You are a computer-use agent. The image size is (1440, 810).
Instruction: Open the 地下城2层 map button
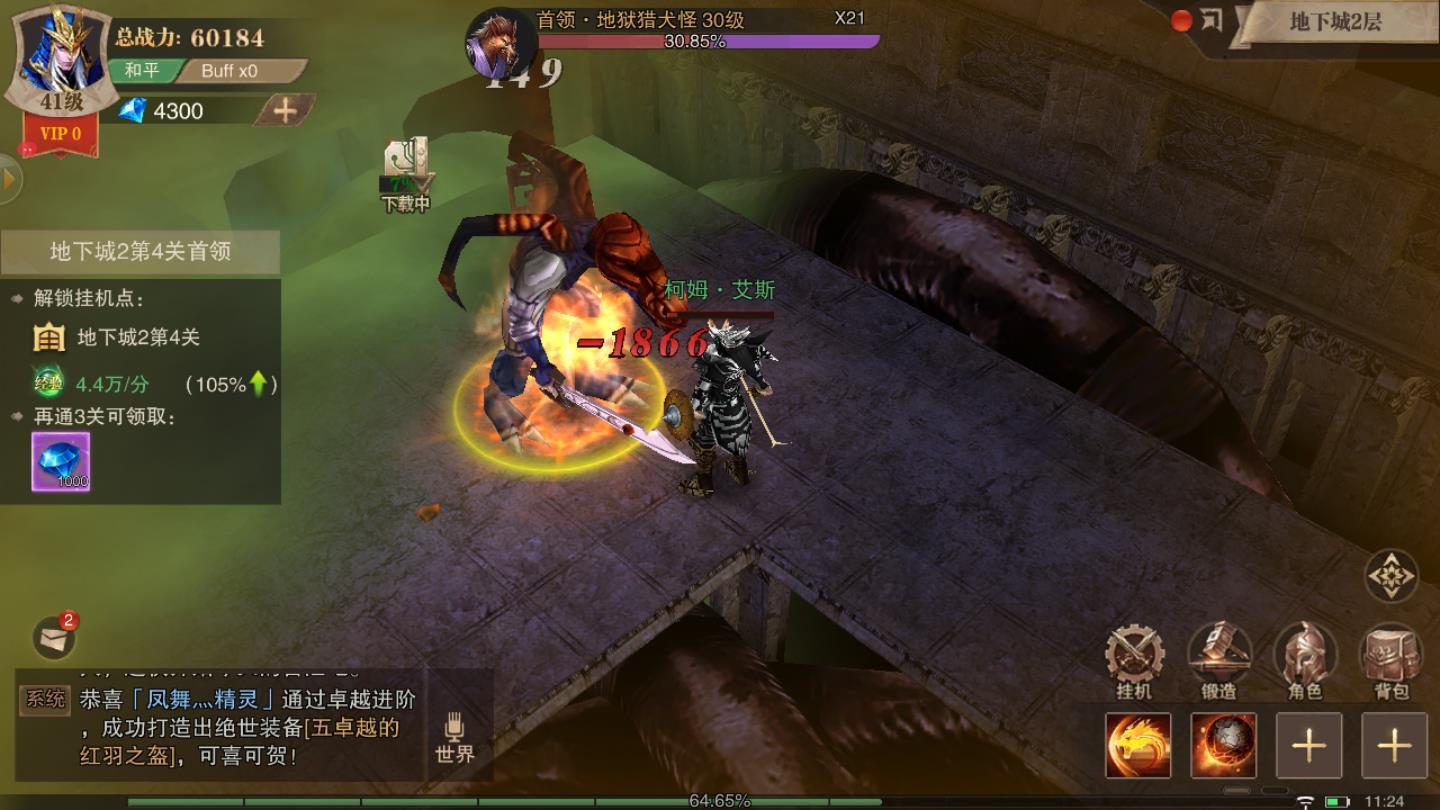(x=1334, y=22)
